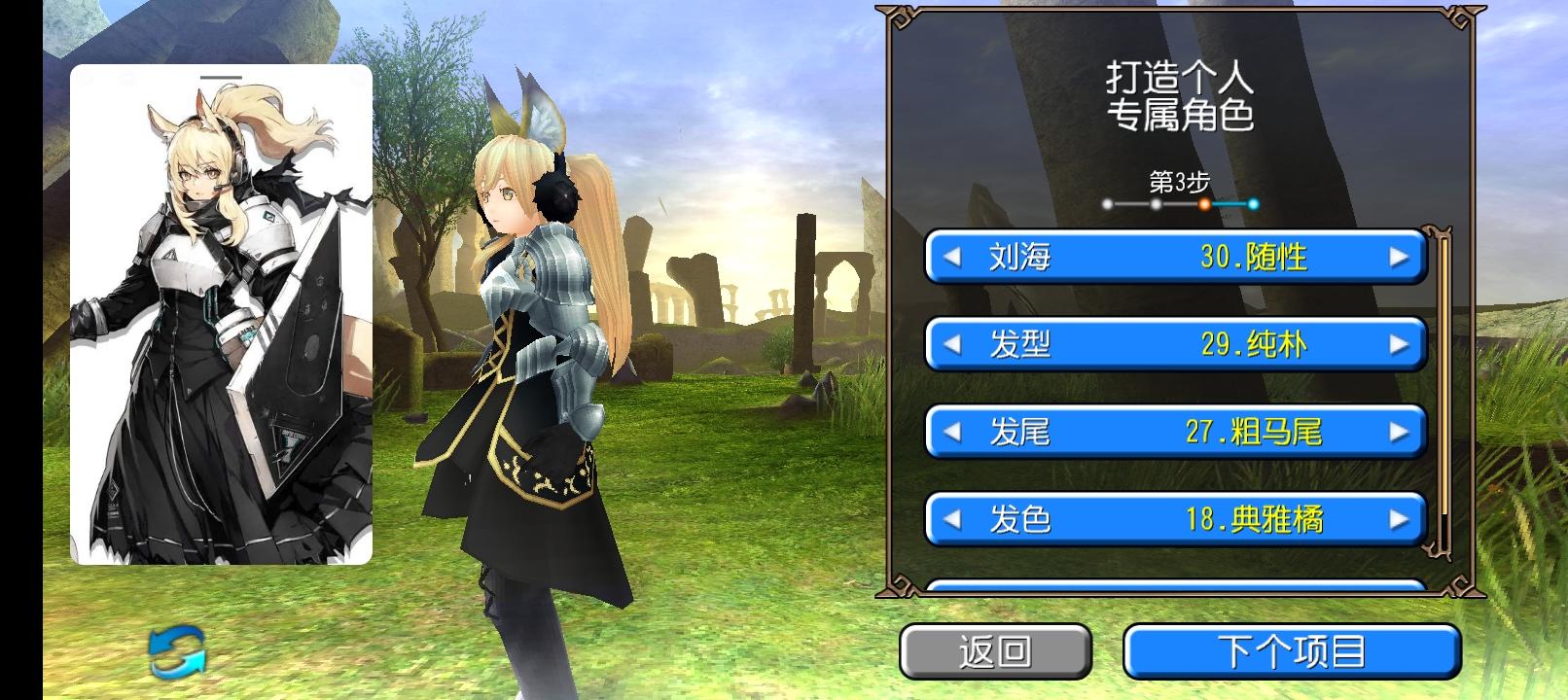Screen dimensions: 1568x700
Task: Click the partially visible fifth option bar
Action: click(x=1175, y=588)
